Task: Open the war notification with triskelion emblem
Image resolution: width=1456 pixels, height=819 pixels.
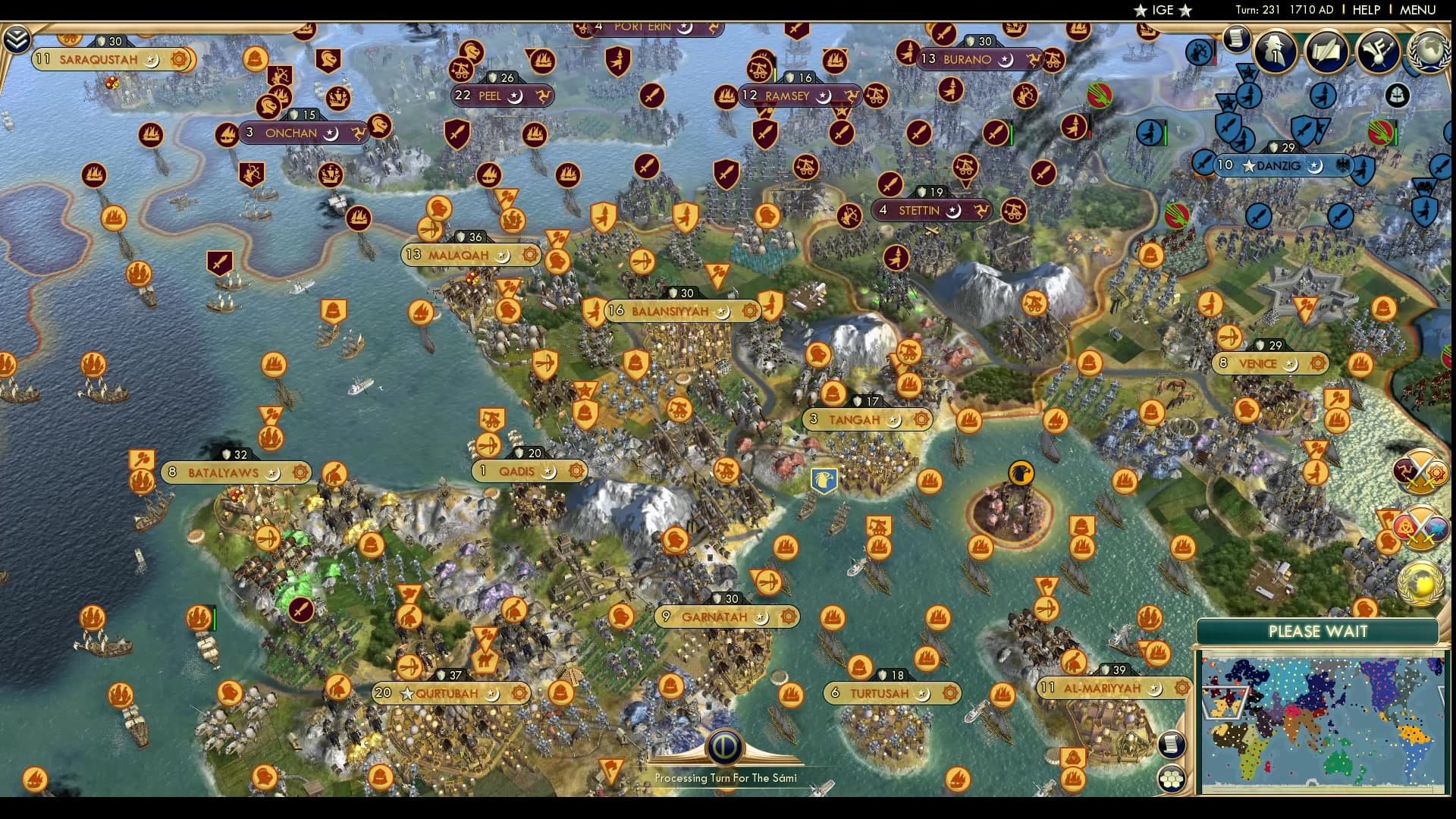Action: pos(1420,472)
